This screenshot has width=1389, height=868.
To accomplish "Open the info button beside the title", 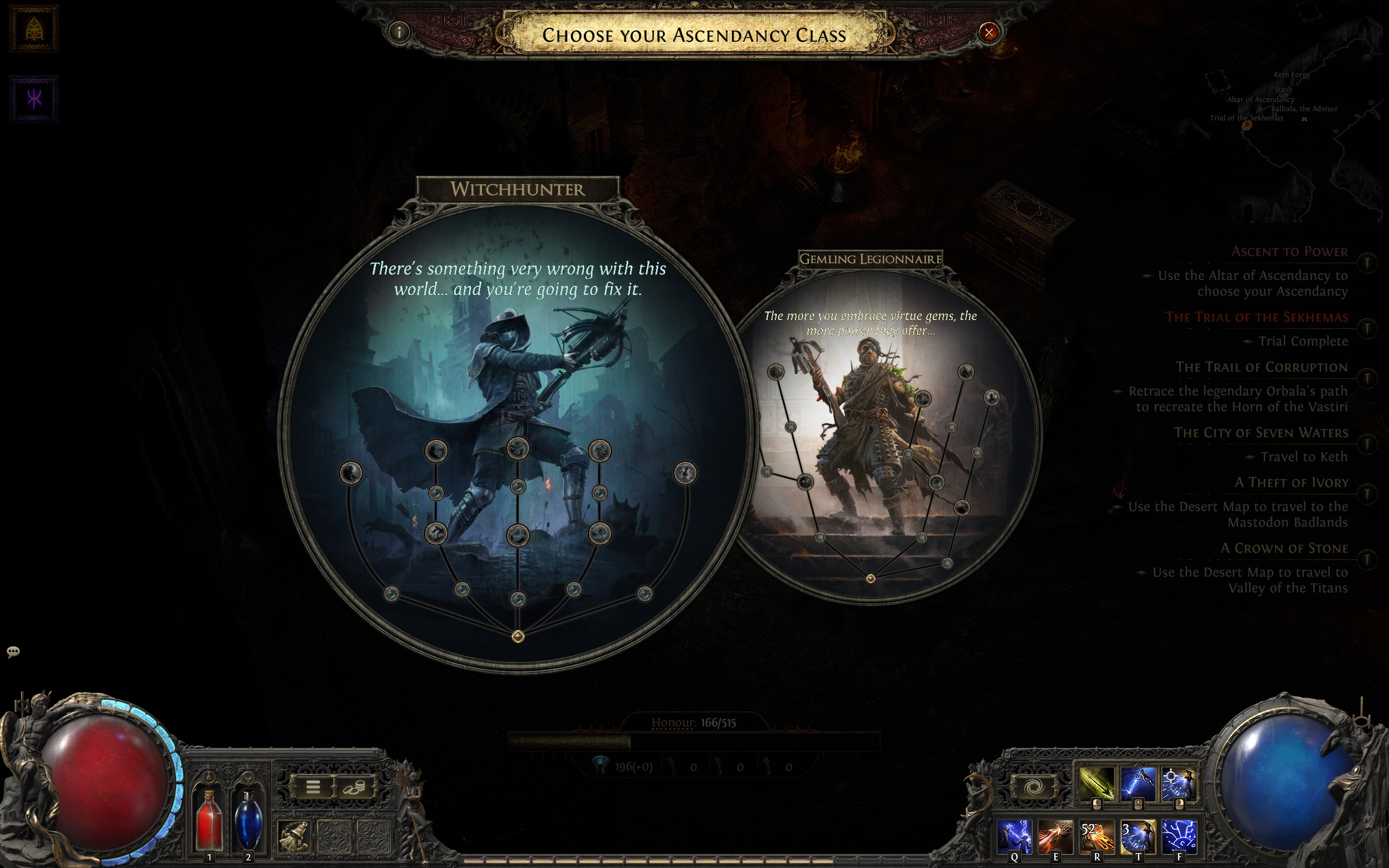I will pos(399,31).
